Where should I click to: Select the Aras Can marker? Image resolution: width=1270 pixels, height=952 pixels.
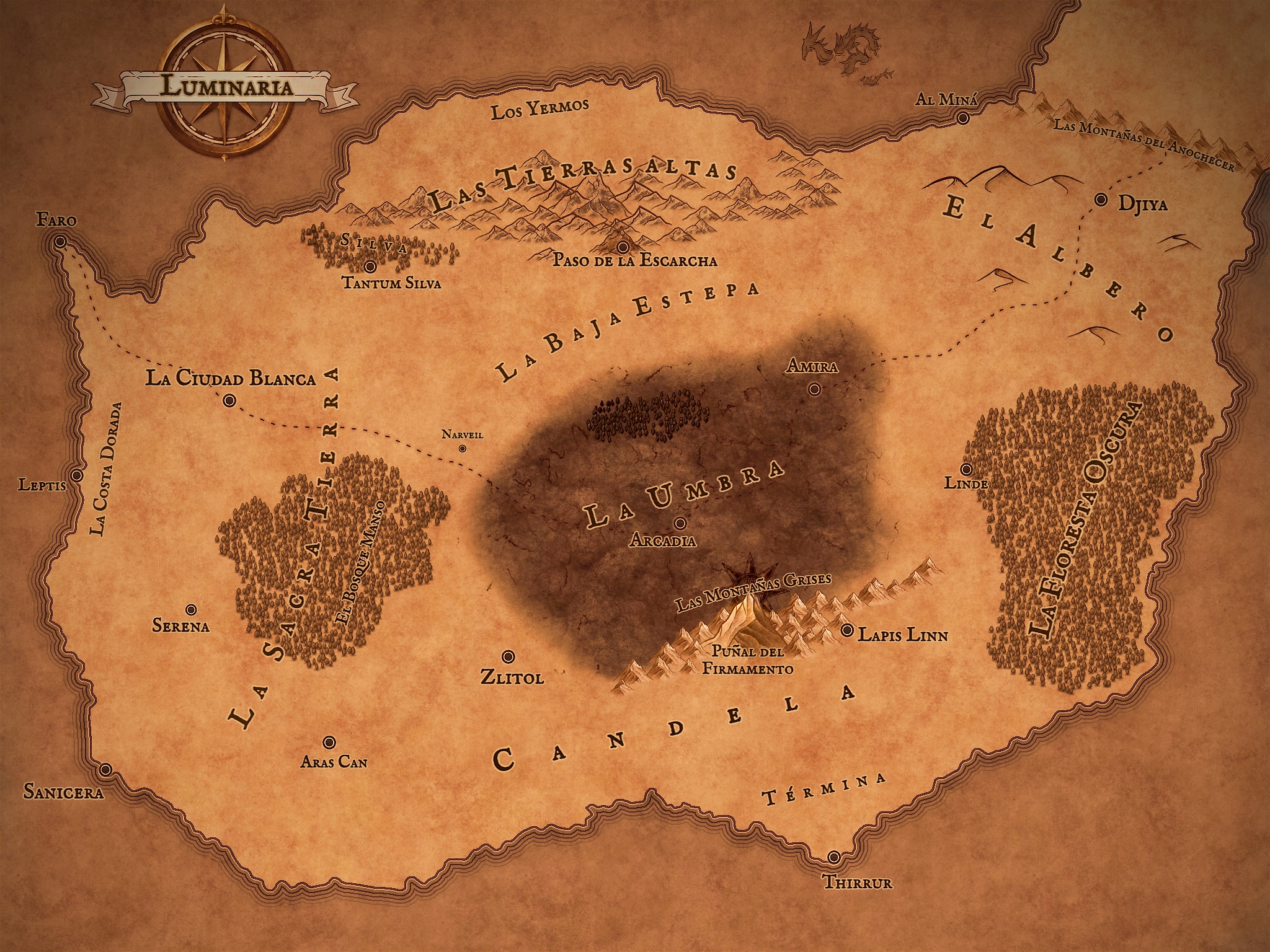329,742
